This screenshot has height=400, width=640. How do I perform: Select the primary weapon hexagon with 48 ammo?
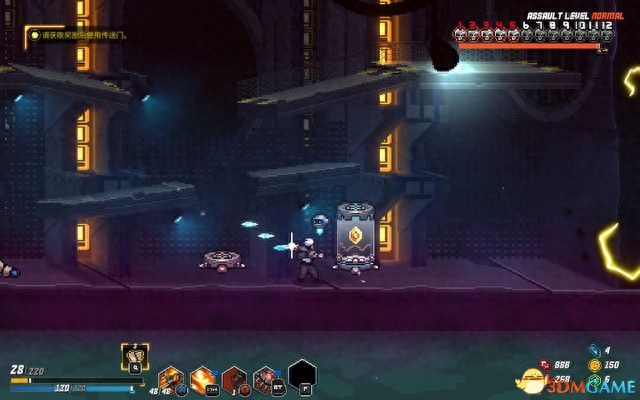pos(170,379)
